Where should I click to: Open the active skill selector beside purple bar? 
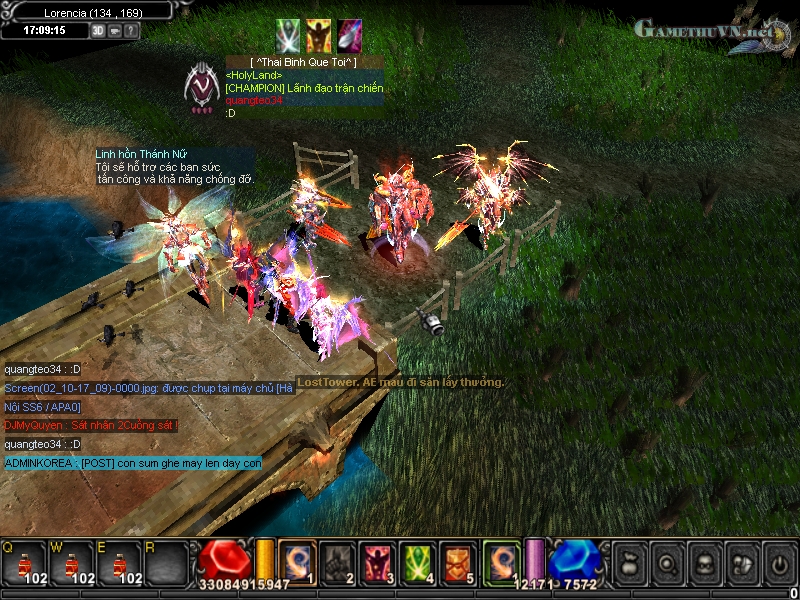pyautogui.click(x=500, y=562)
